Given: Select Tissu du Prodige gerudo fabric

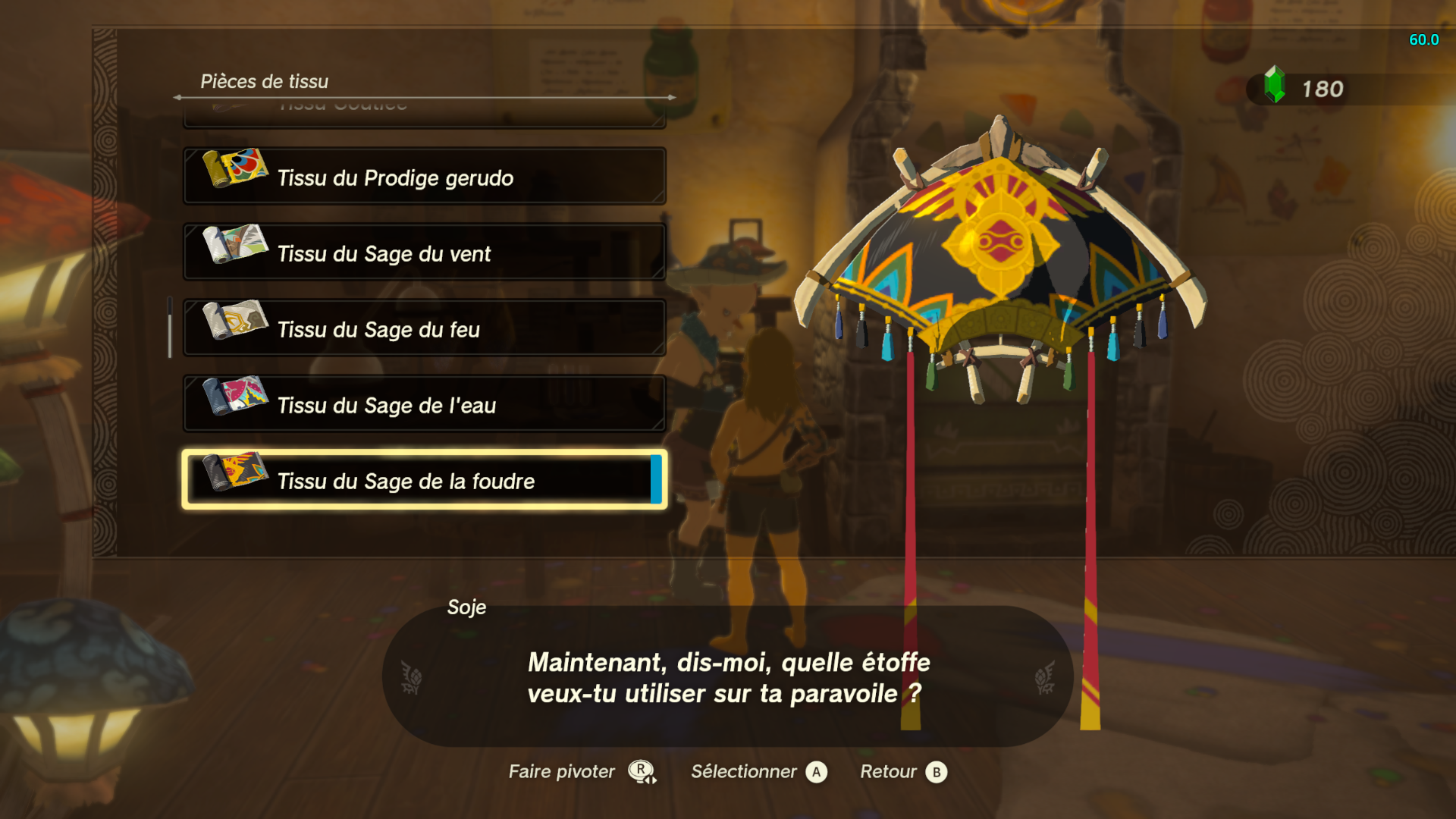Looking at the screenshot, I should click(425, 177).
